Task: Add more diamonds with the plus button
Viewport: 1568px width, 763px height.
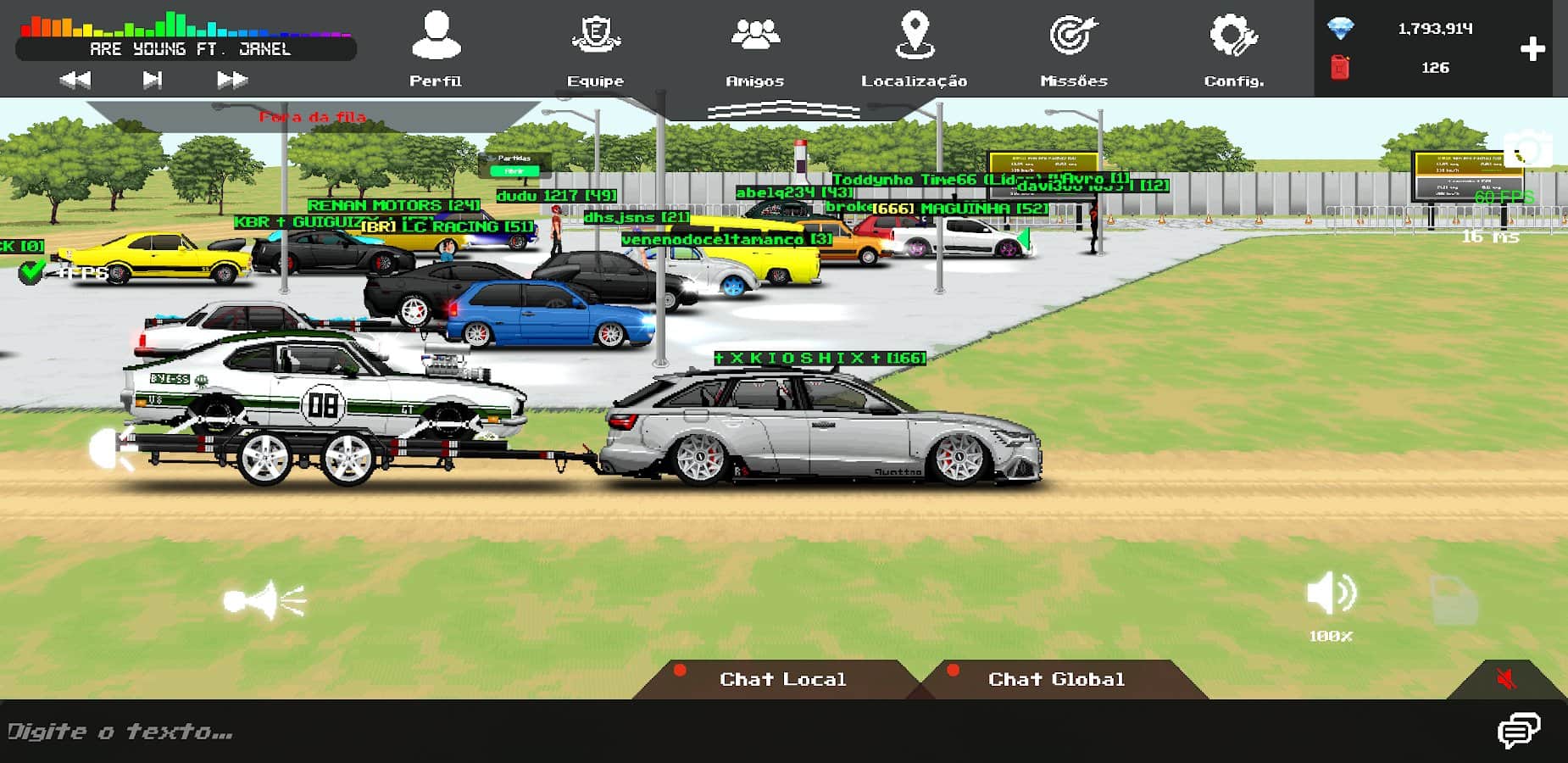Action: pos(1532,49)
